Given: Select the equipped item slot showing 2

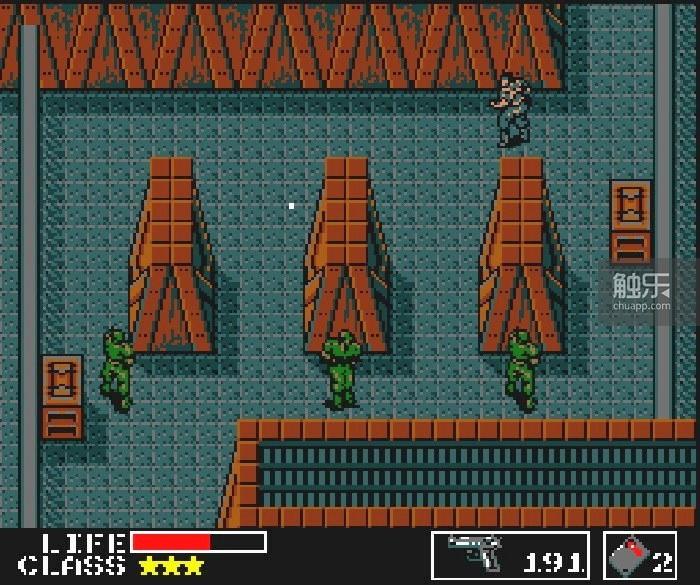Looking at the screenshot, I should pyautogui.click(x=640, y=555).
